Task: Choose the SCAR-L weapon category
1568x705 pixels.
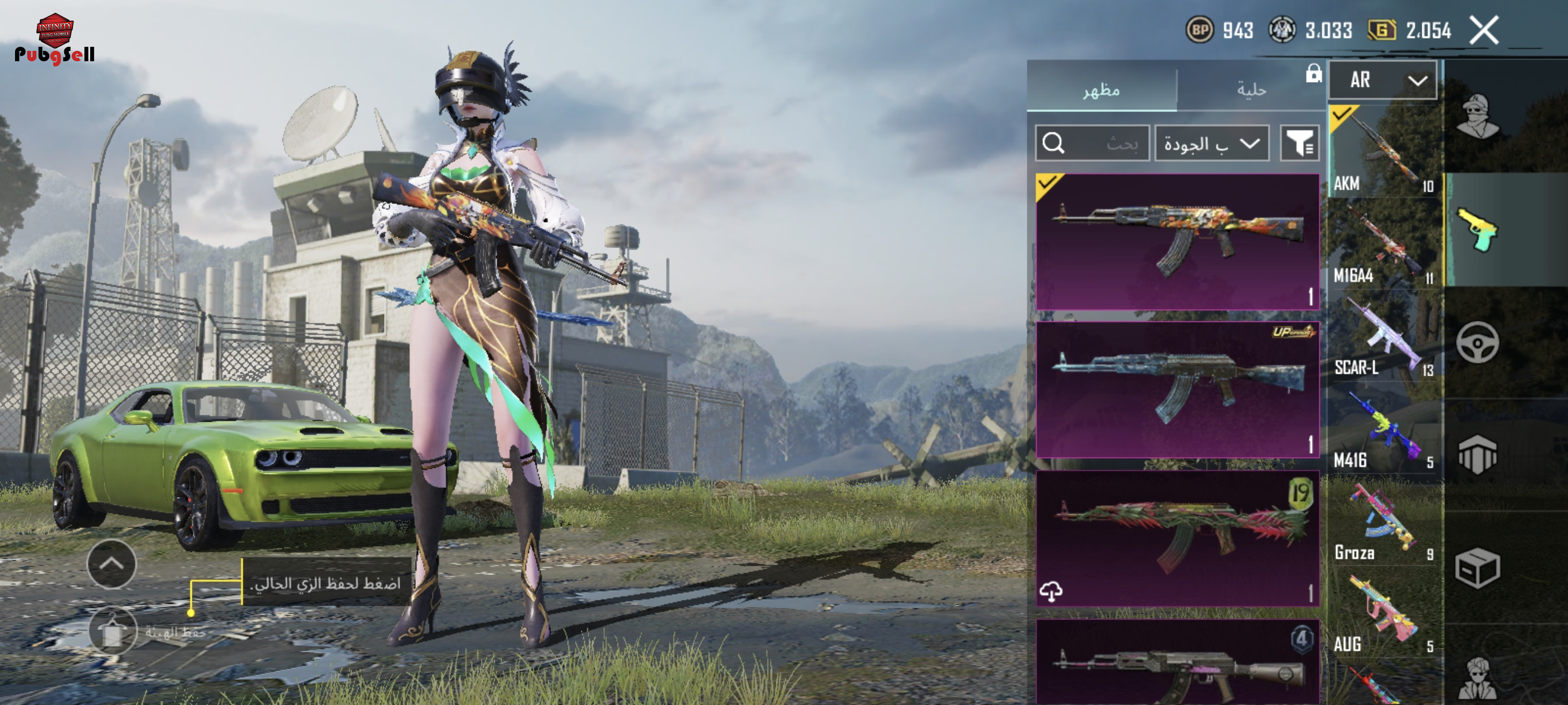Action: point(1383,336)
